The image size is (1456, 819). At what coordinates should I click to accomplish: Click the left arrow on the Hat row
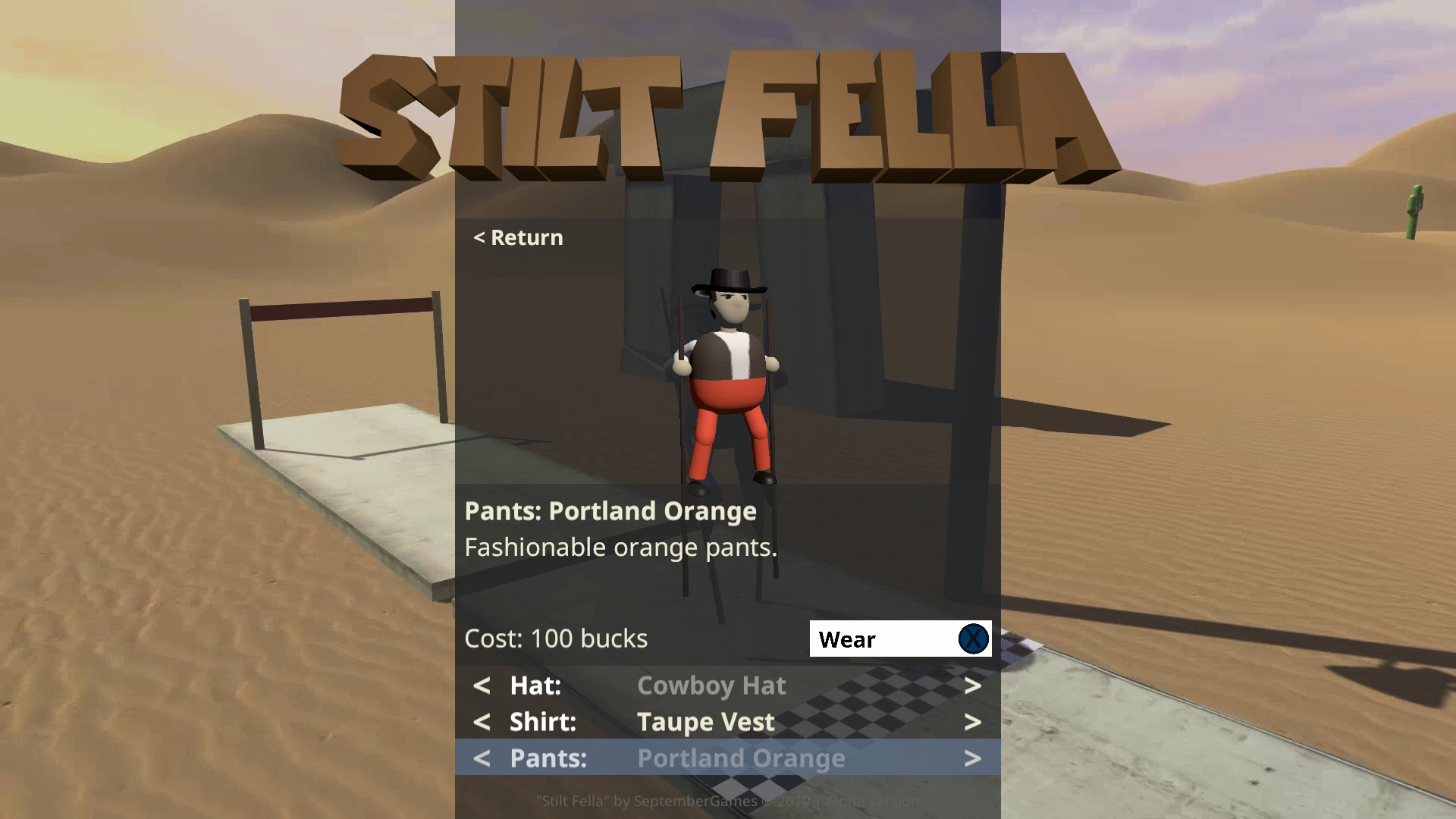pyautogui.click(x=482, y=686)
